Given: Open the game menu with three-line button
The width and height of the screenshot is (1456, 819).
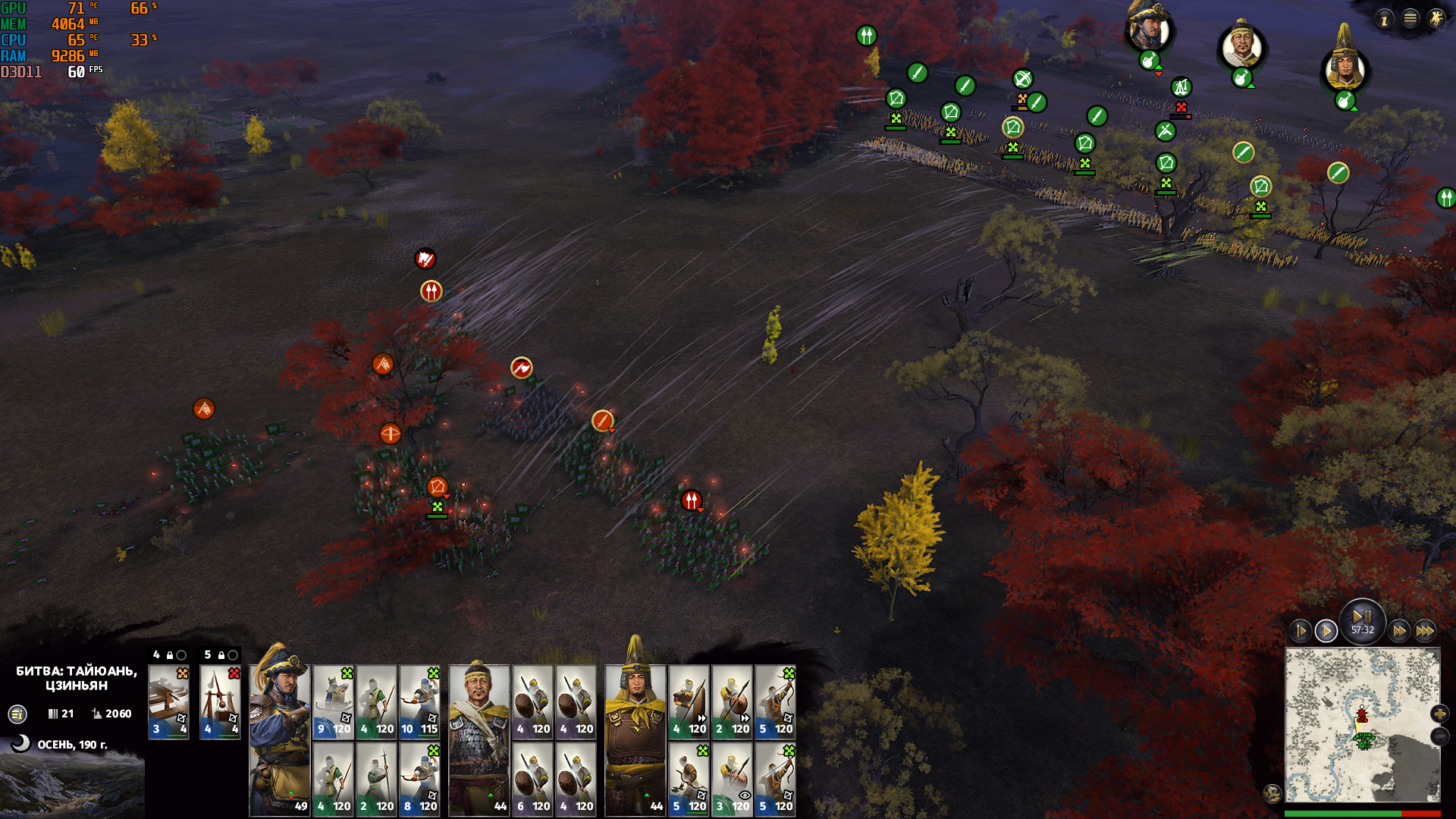Looking at the screenshot, I should (1410, 19).
